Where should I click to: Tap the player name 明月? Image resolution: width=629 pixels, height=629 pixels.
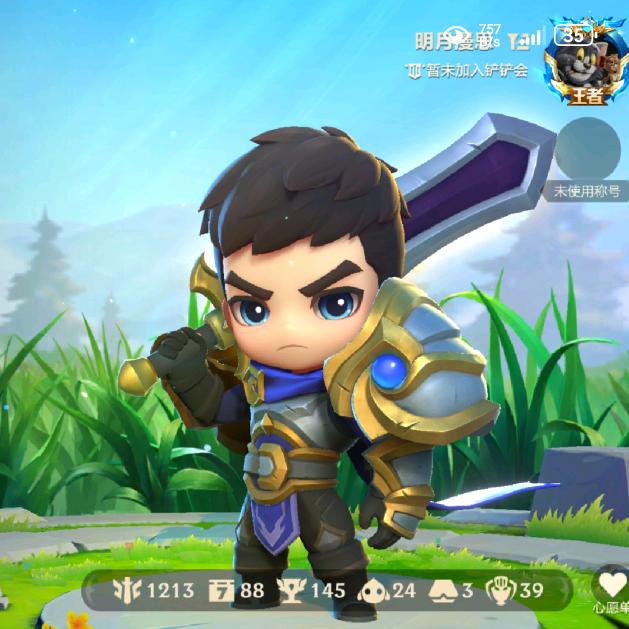455,42
